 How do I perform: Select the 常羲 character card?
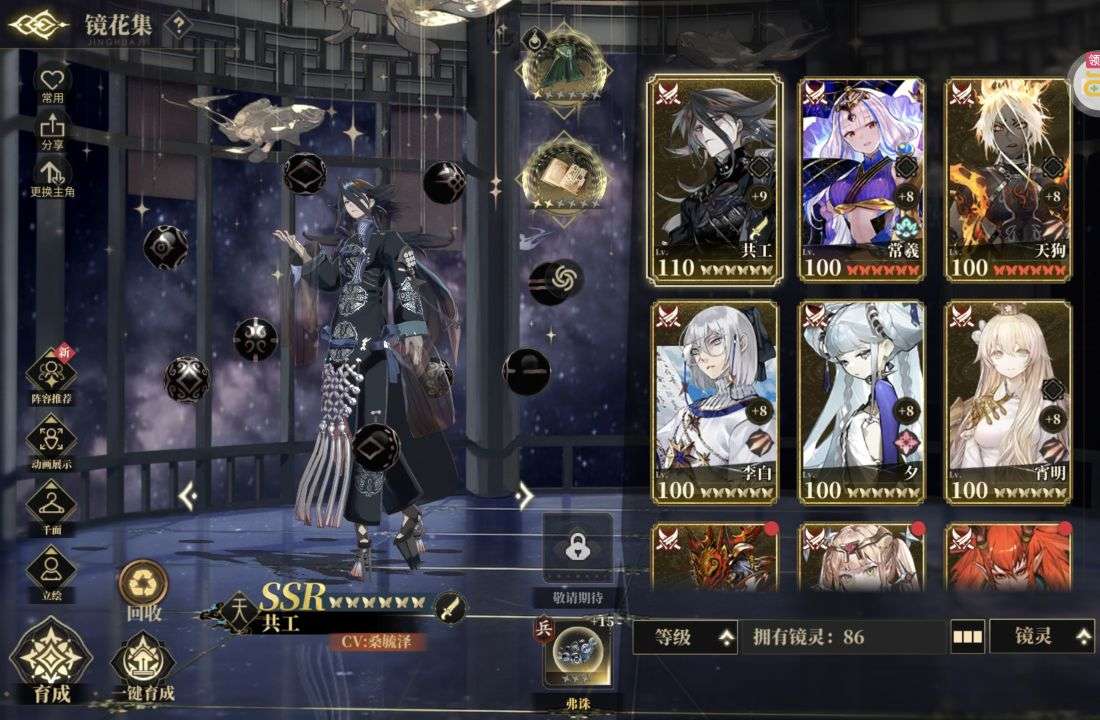coord(861,178)
